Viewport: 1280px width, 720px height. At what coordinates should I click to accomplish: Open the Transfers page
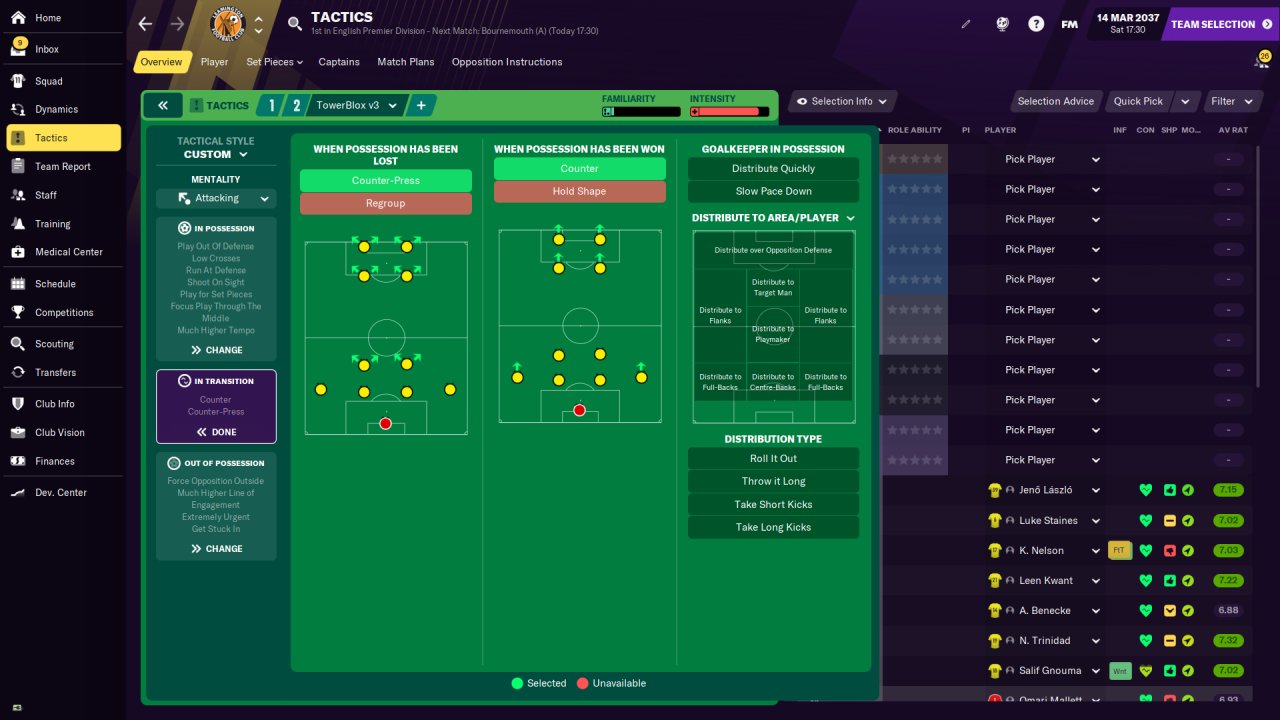click(x=55, y=372)
